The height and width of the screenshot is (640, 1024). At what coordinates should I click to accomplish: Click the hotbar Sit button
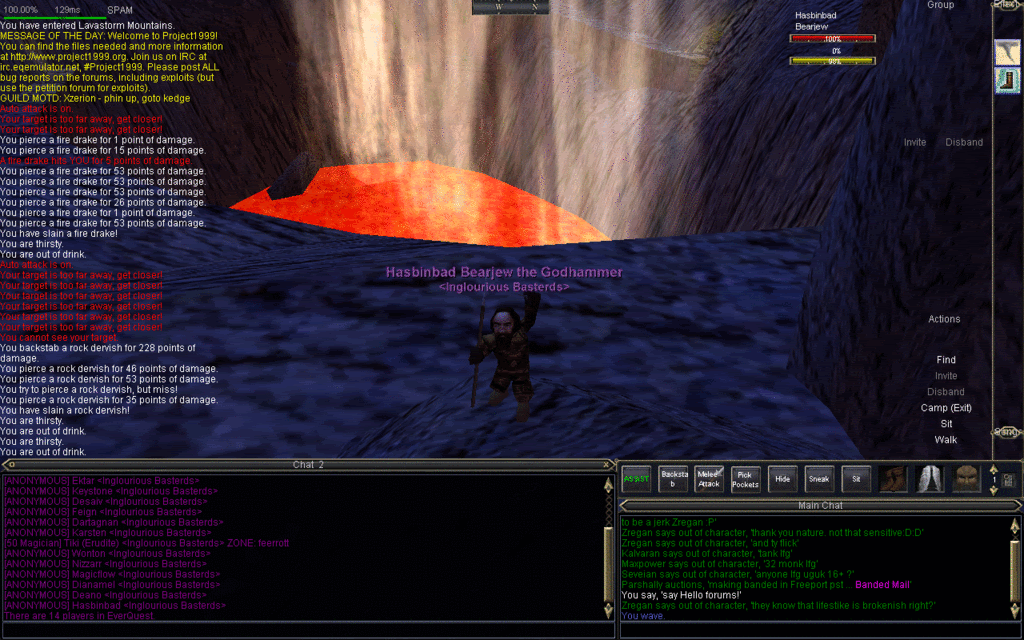[855, 479]
